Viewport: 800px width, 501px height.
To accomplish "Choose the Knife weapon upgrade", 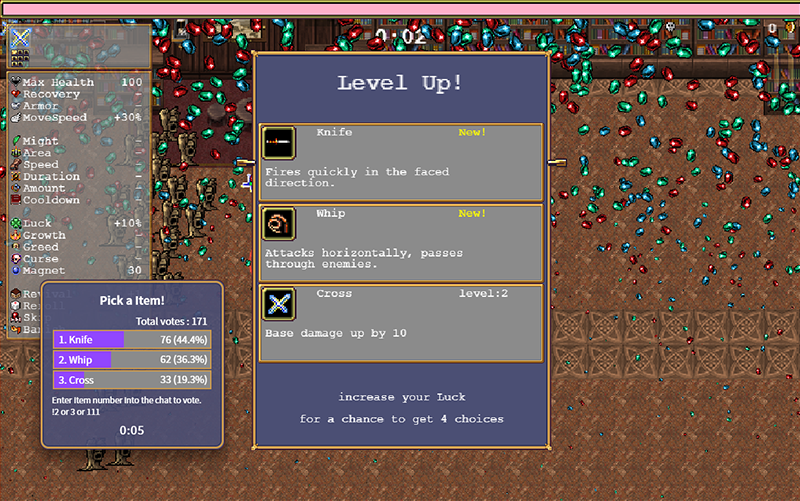I will pyautogui.click(x=401, y=161).
